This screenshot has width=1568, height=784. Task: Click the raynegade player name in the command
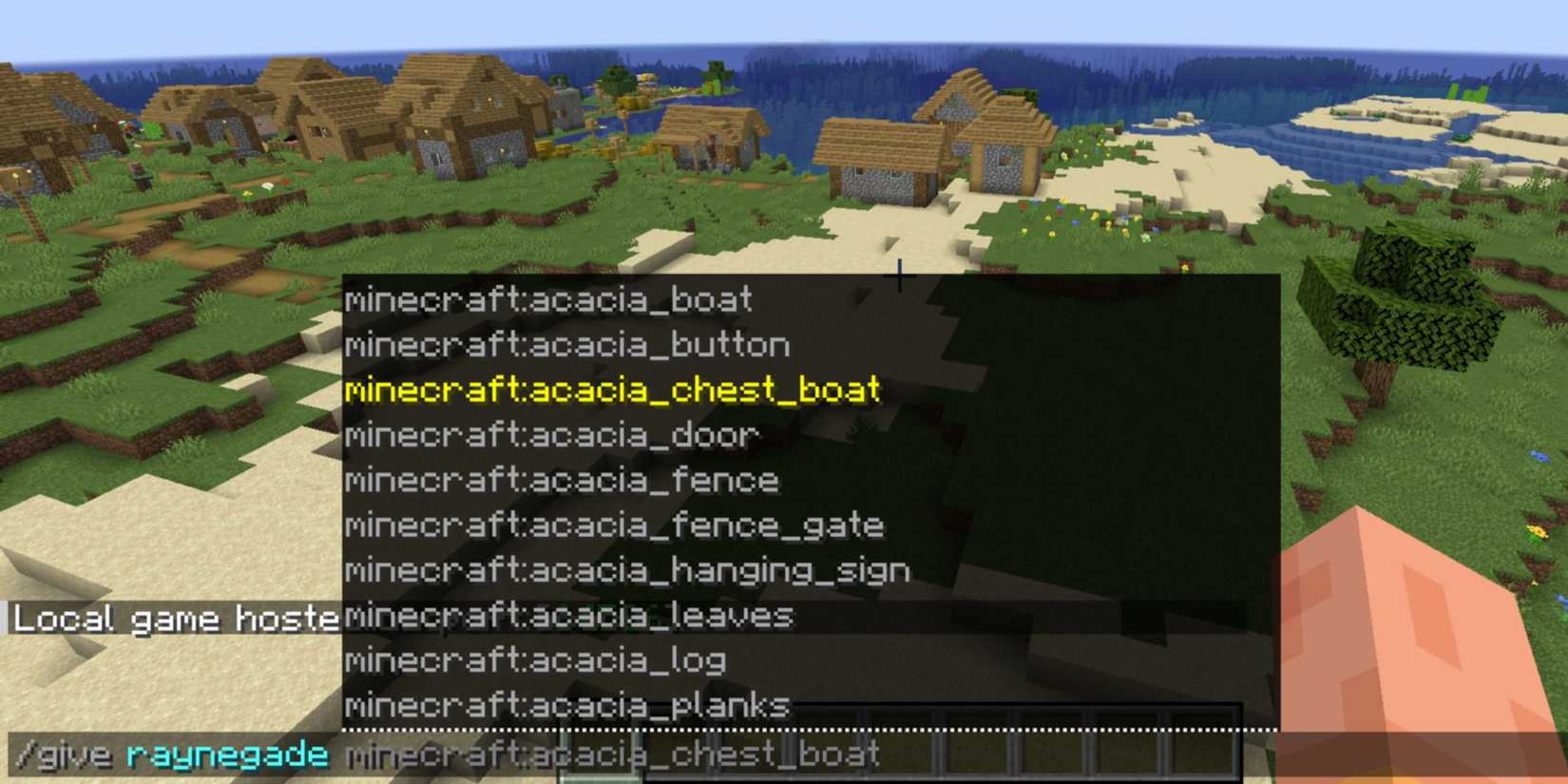(228, 755)
